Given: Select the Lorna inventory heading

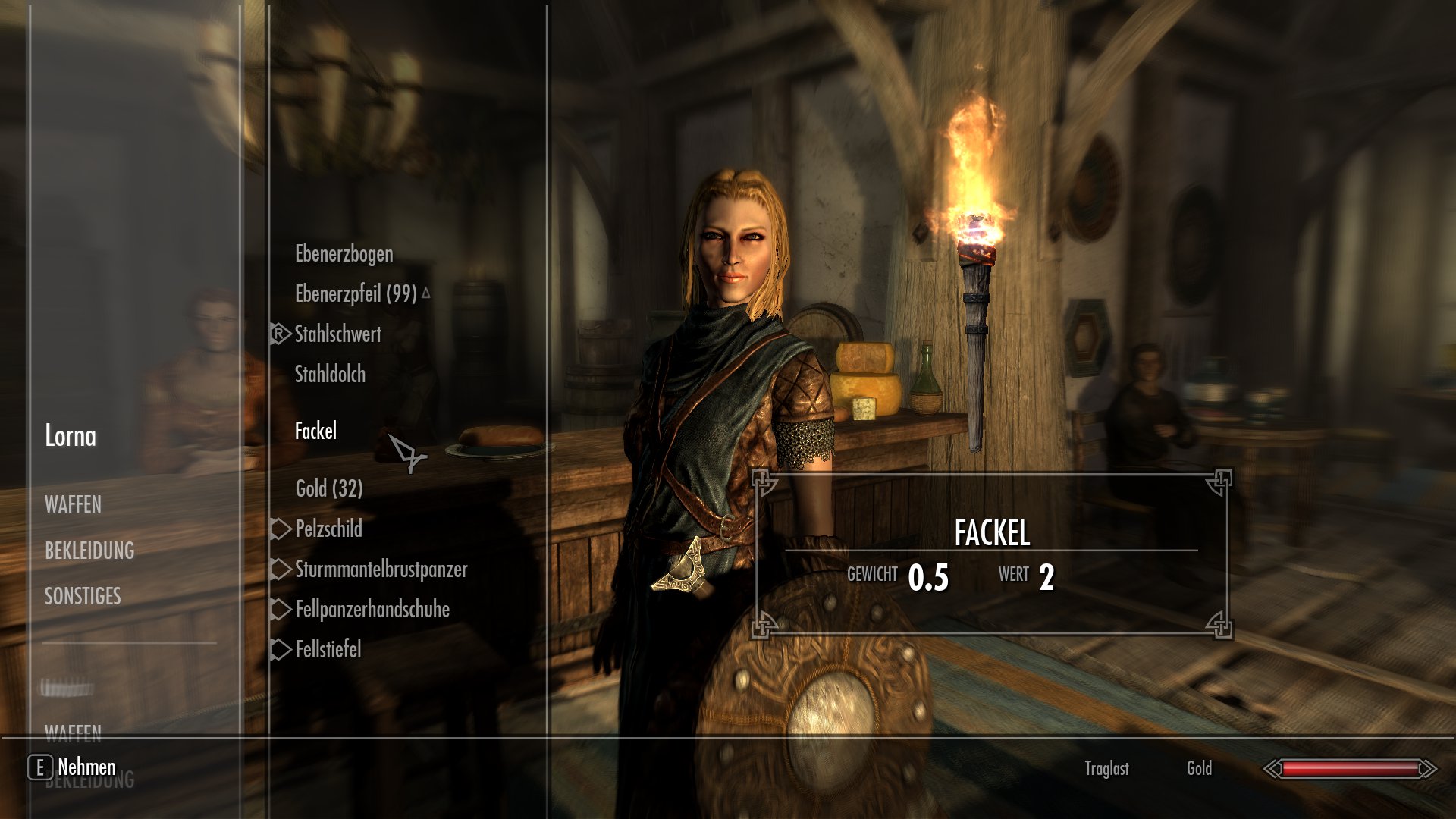Looking at the screenshot, I should tap(71, 437).
